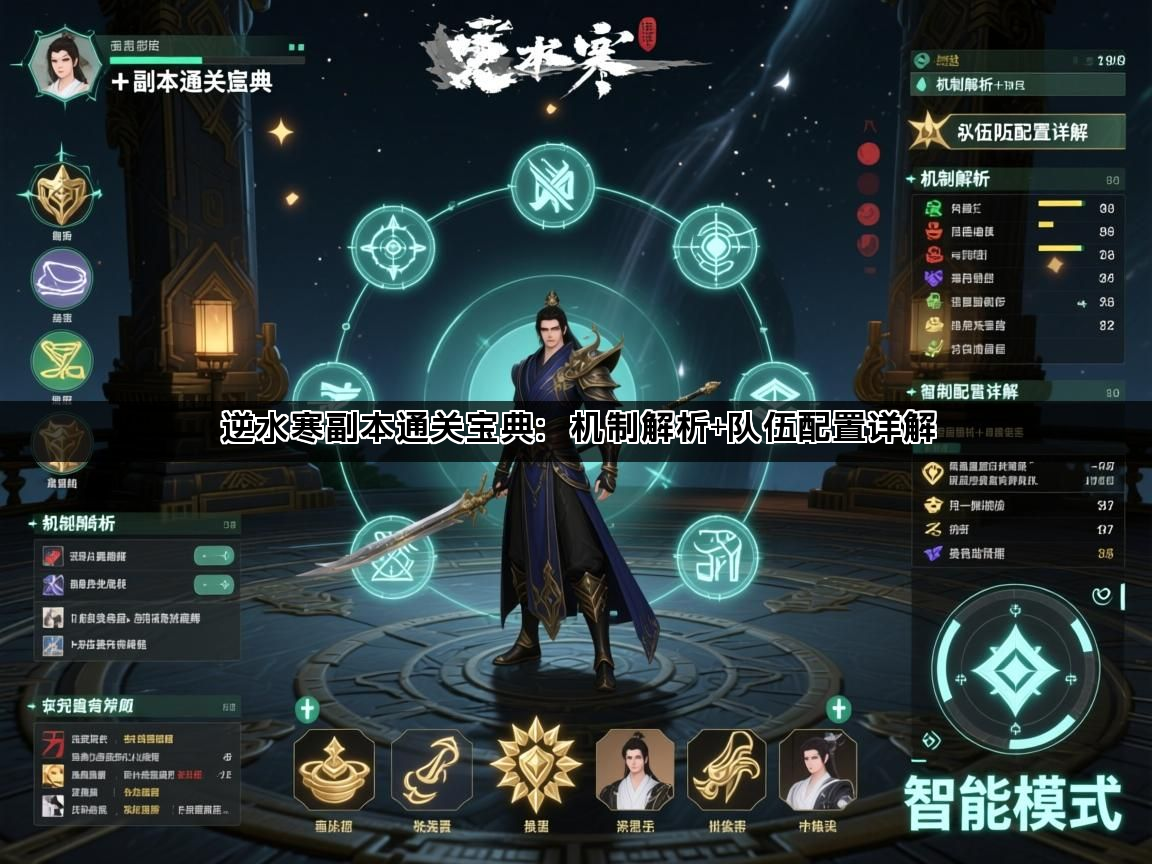The image size is (1152, 864).
Task: Select the green rune circle in the left column
Action: pyautogui.click(x=62, y=361)
